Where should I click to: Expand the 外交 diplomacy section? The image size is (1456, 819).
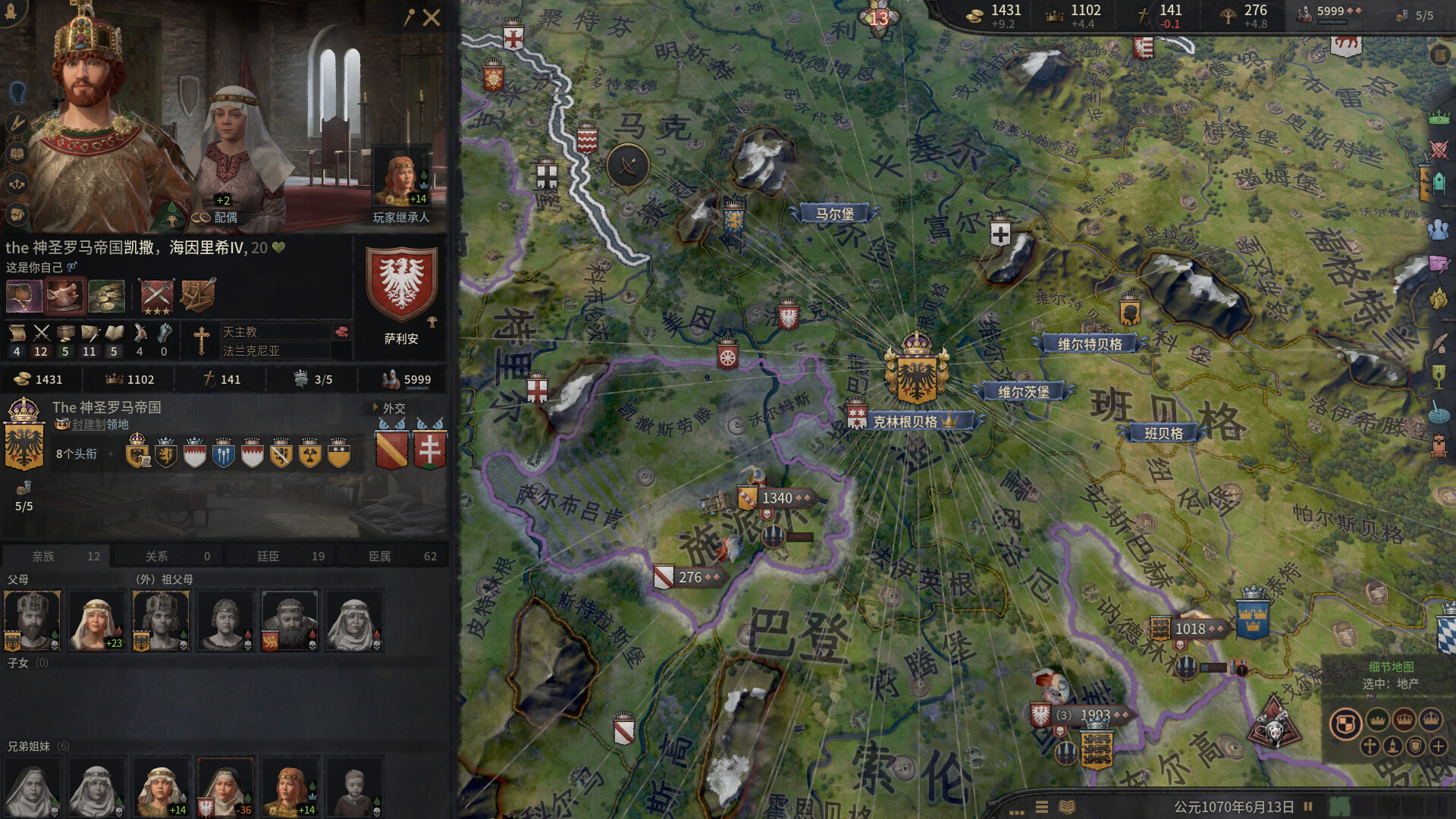(392, 408)
